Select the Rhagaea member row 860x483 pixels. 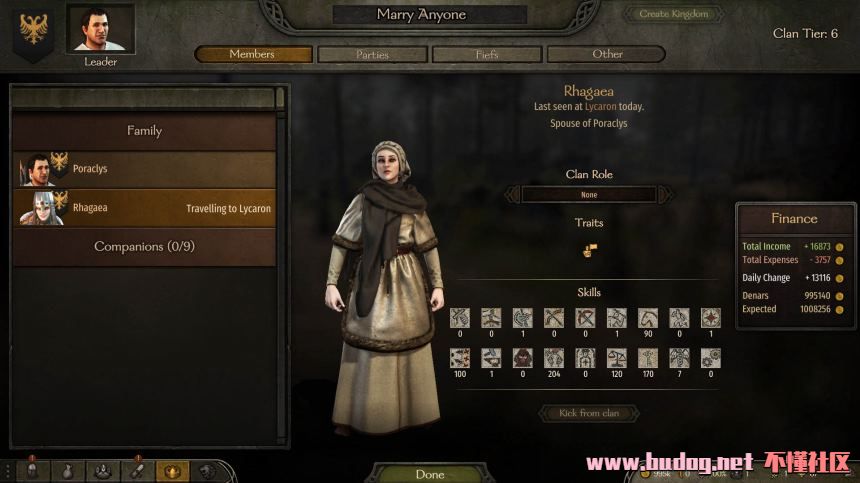(x=144, y=208)
